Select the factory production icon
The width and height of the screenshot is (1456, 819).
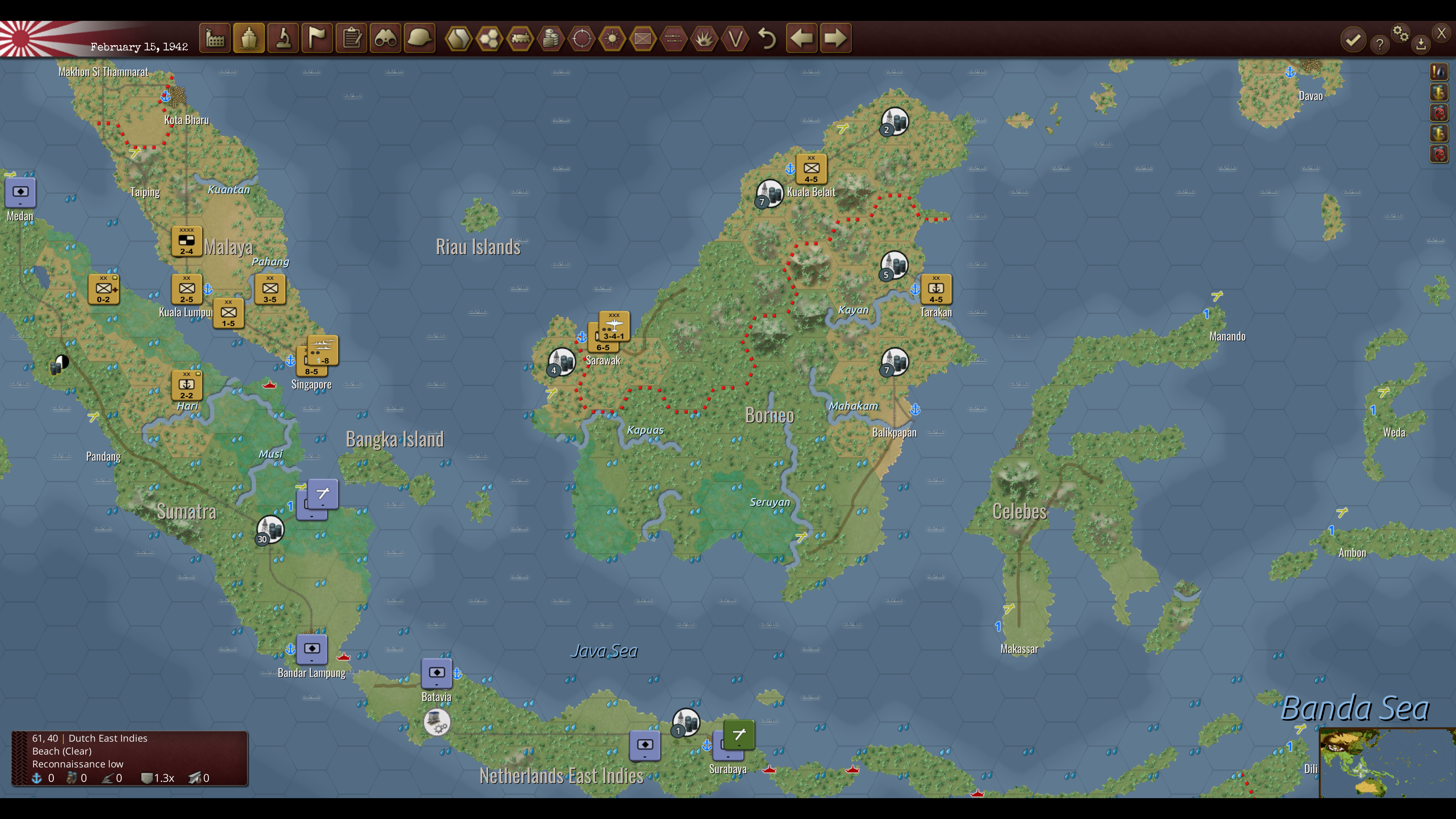click(215, 38)
